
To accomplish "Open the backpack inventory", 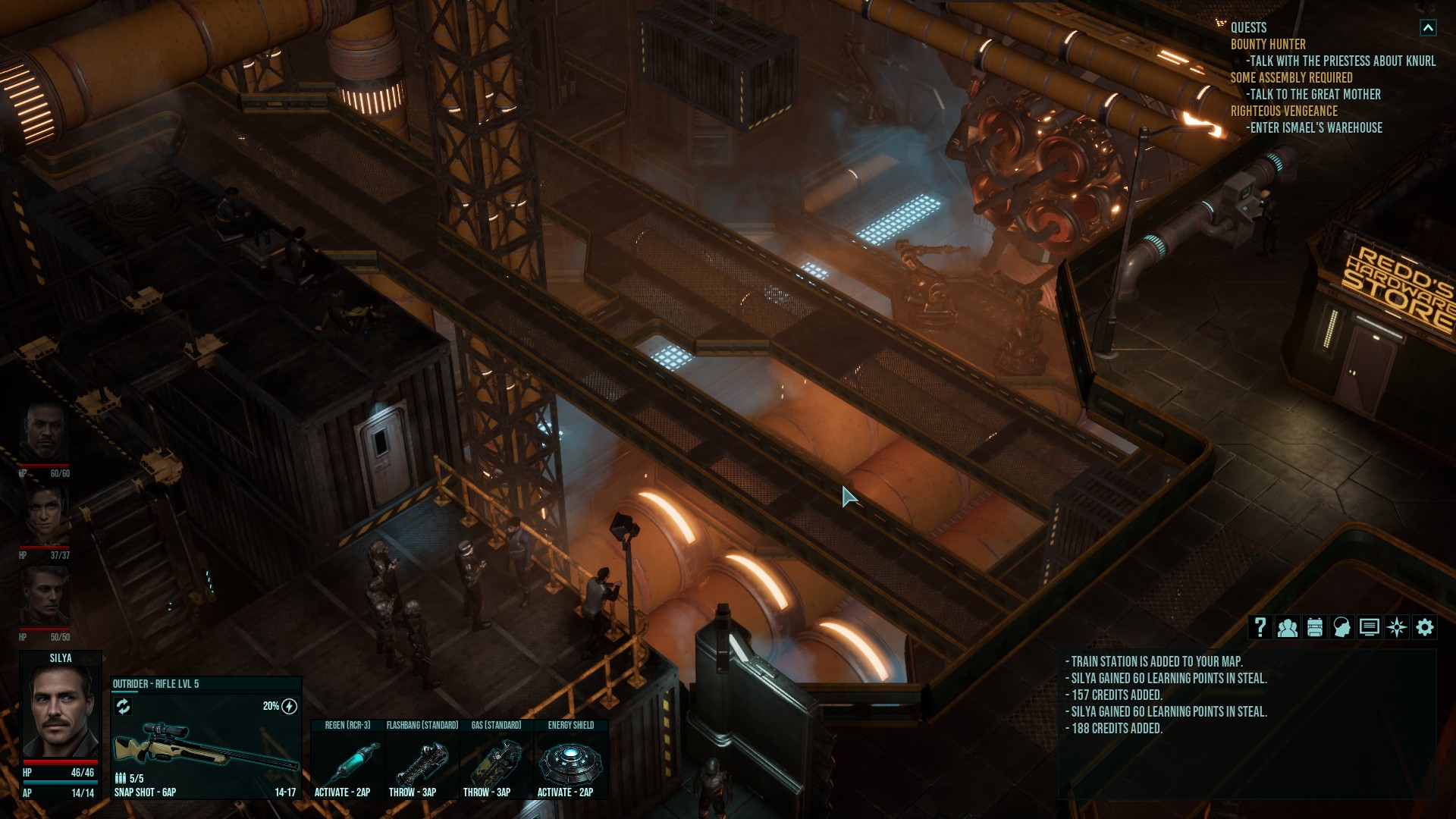I will point(1314,627).
